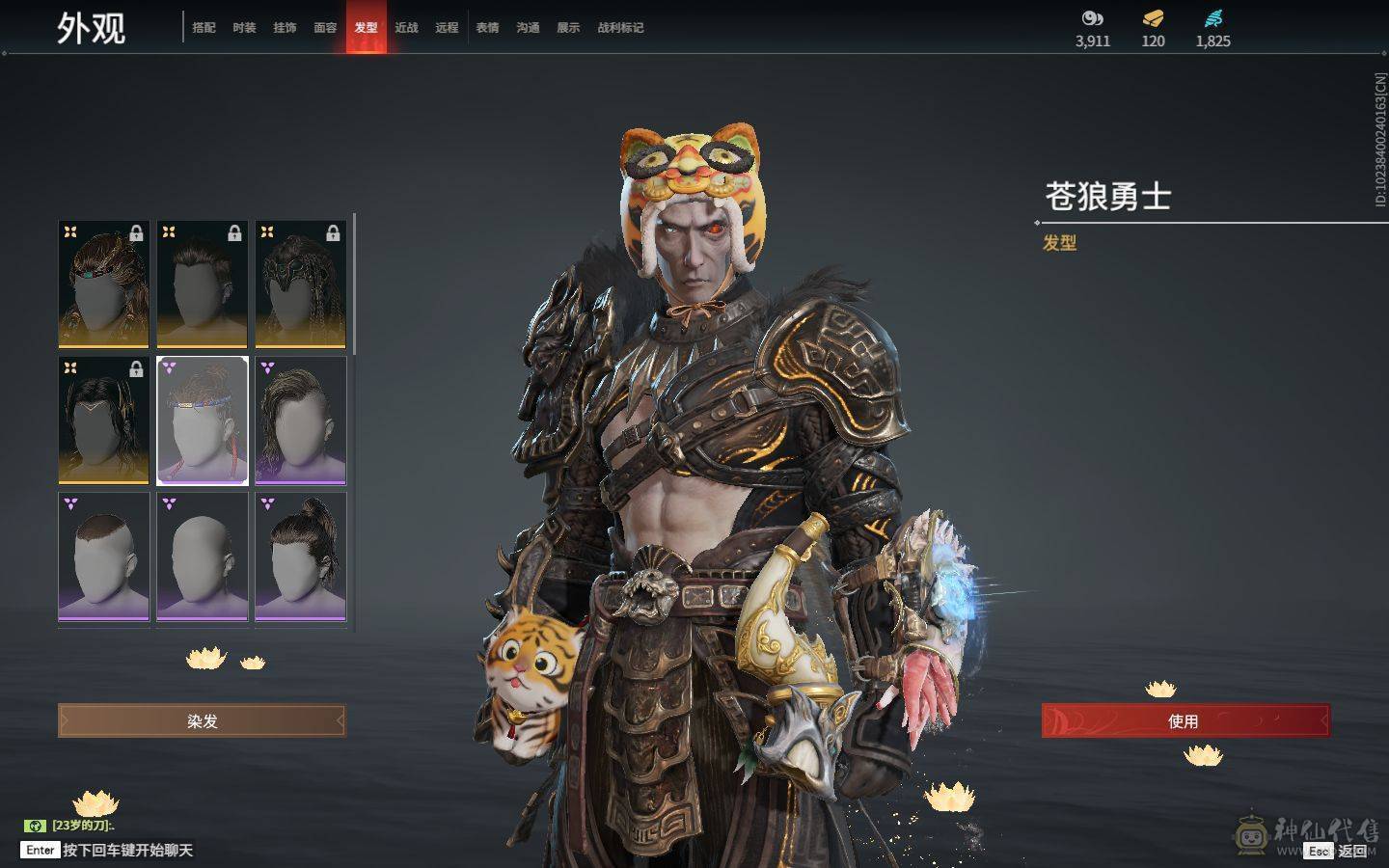This screenshot has width=1389, height=868.
Task: Select the 挂饰 accessories tab
Action: pos(285,28)
